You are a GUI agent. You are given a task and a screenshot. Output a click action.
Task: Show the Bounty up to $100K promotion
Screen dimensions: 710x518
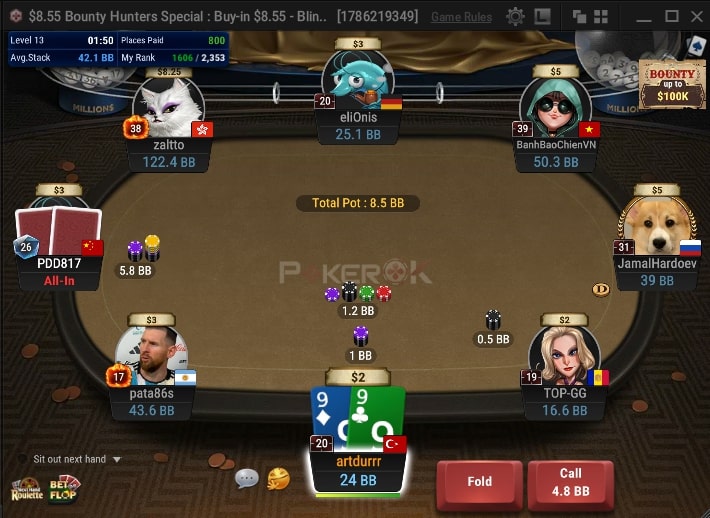click(670, 85)
